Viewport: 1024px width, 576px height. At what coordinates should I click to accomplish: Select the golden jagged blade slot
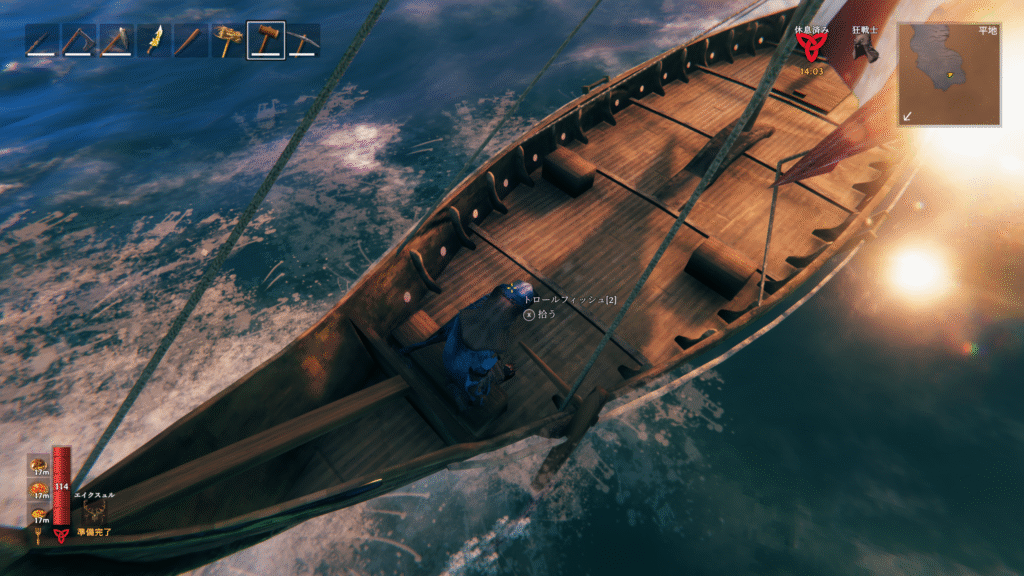154,40
